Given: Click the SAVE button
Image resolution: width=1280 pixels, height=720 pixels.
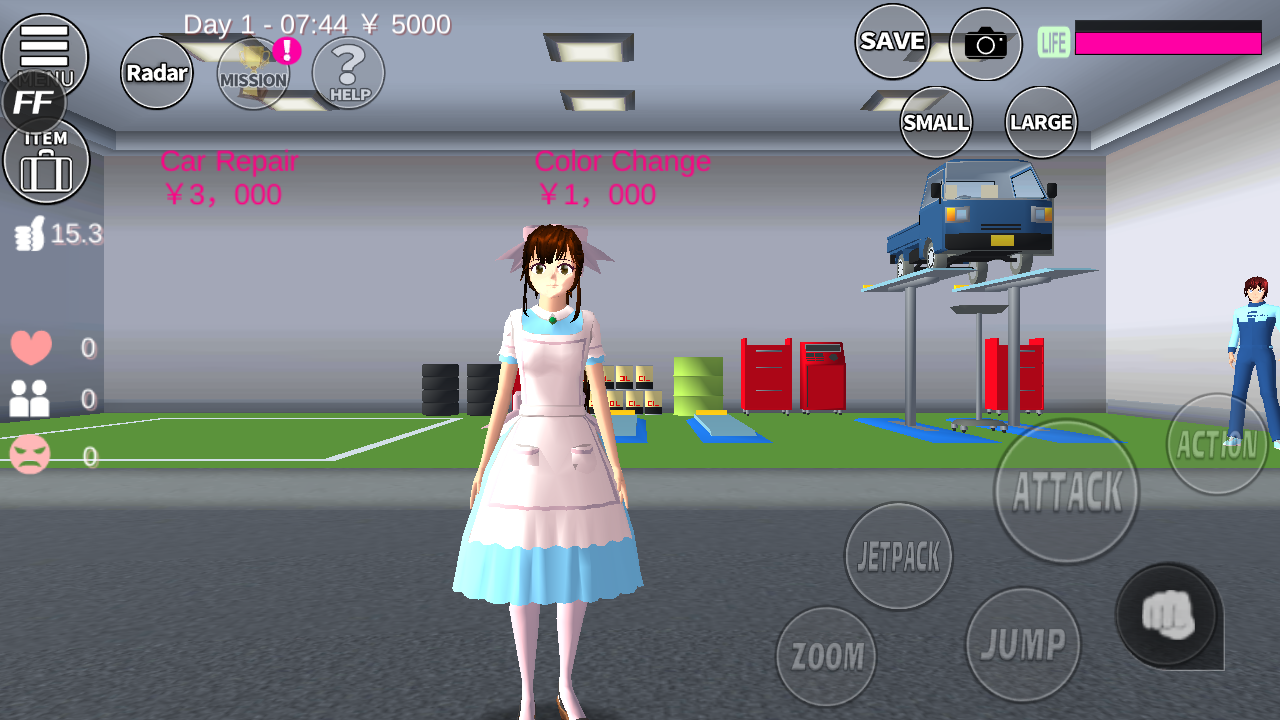Looking at the screenshot, I should pyautogui.click(x=892, y=41).
